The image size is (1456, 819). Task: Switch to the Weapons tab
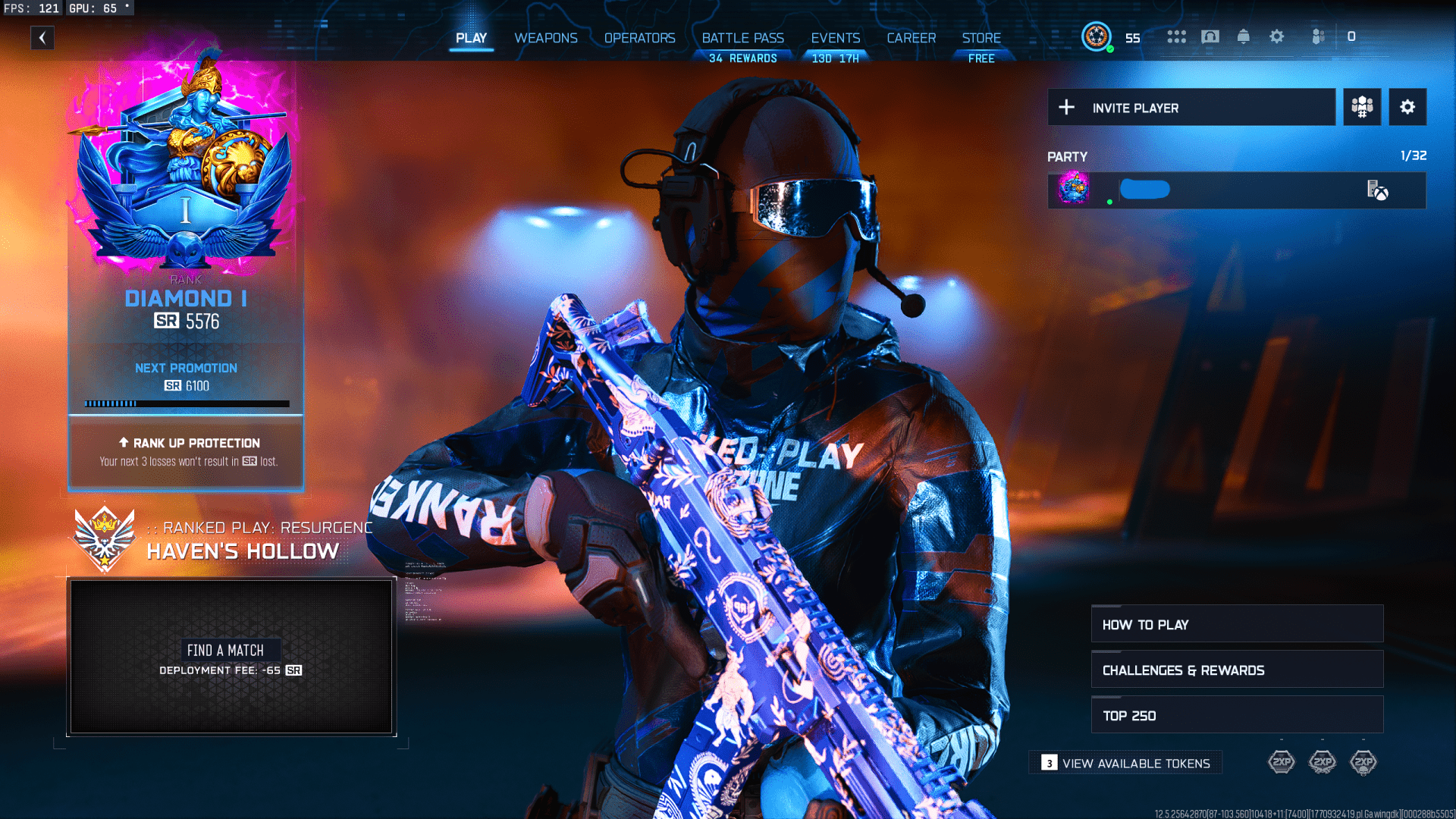[546, 38]
